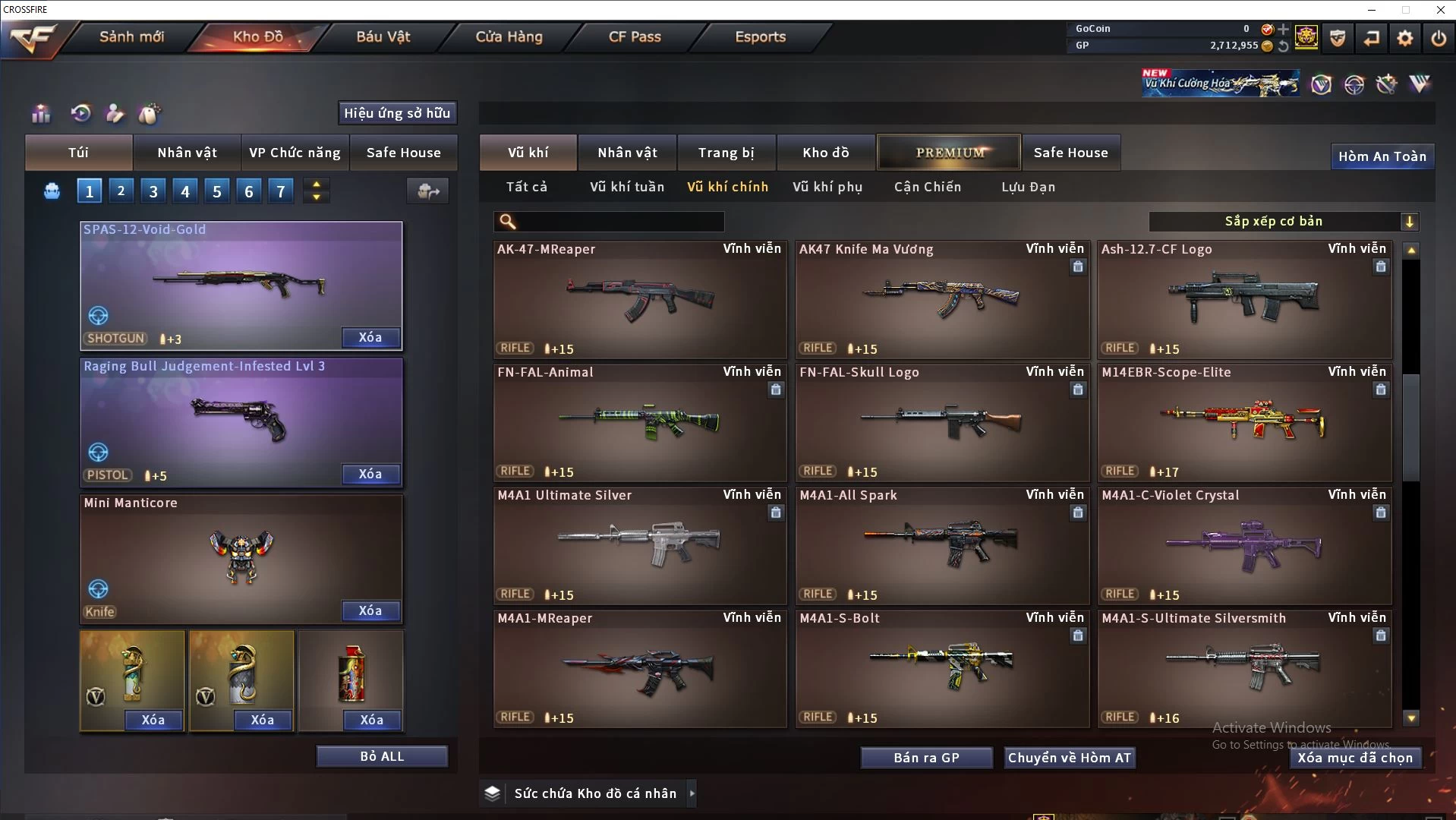
Task: Filter by Cận Chiến melee weapons
Action: 927,187
